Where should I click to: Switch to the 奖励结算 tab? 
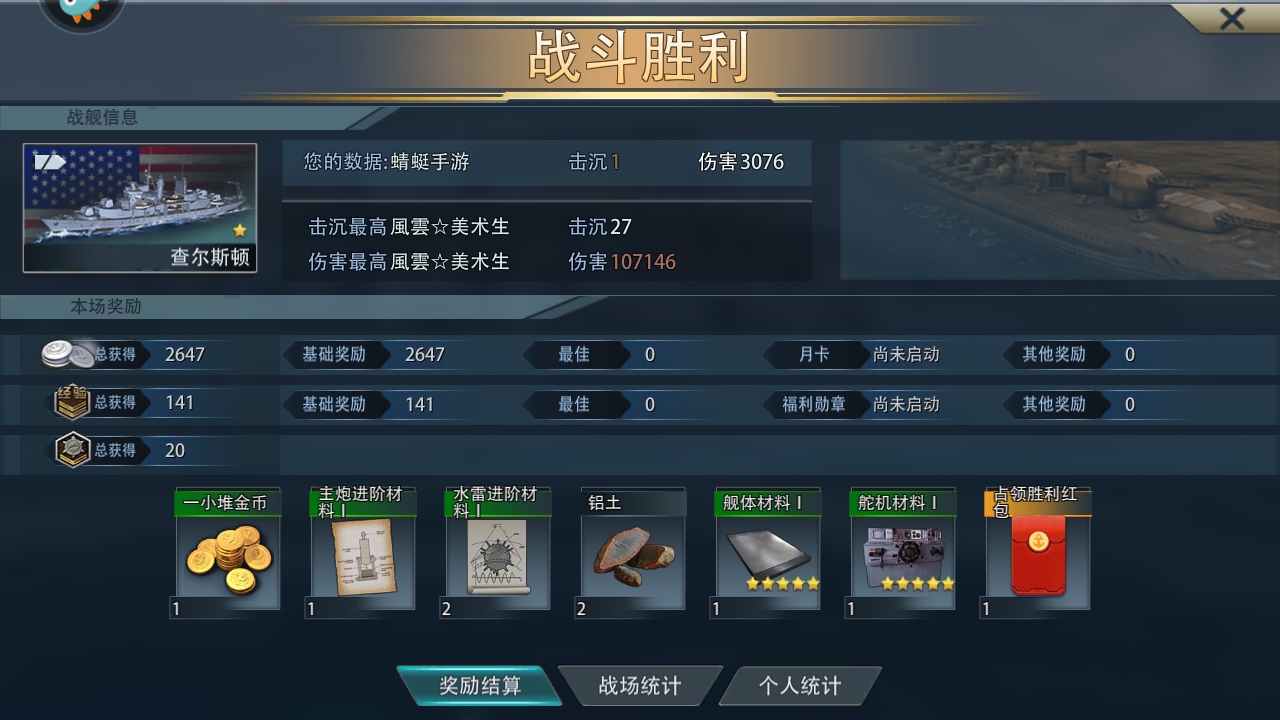coord(479,686)
